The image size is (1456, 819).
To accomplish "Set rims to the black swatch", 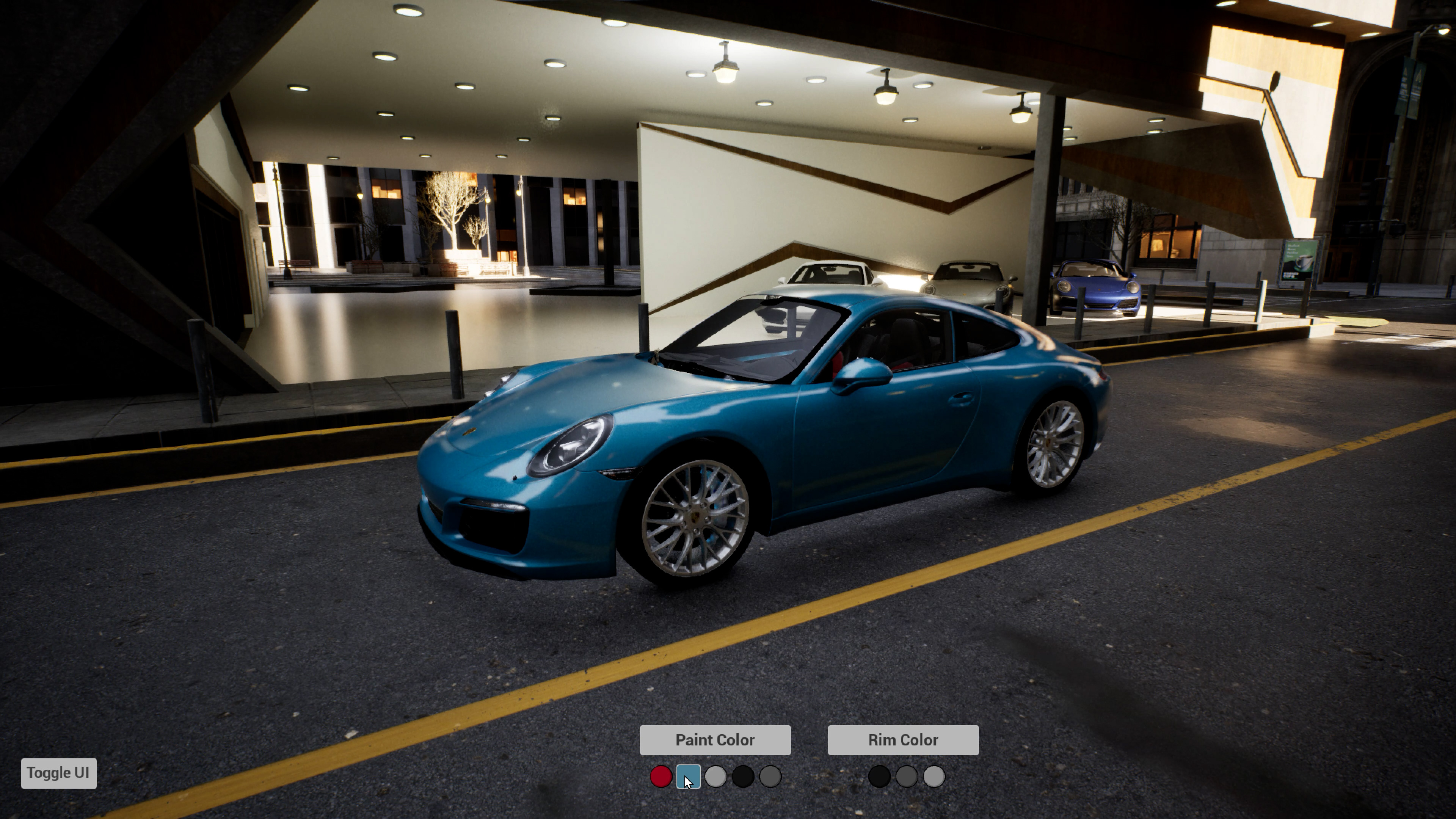I will coord(880,777).
